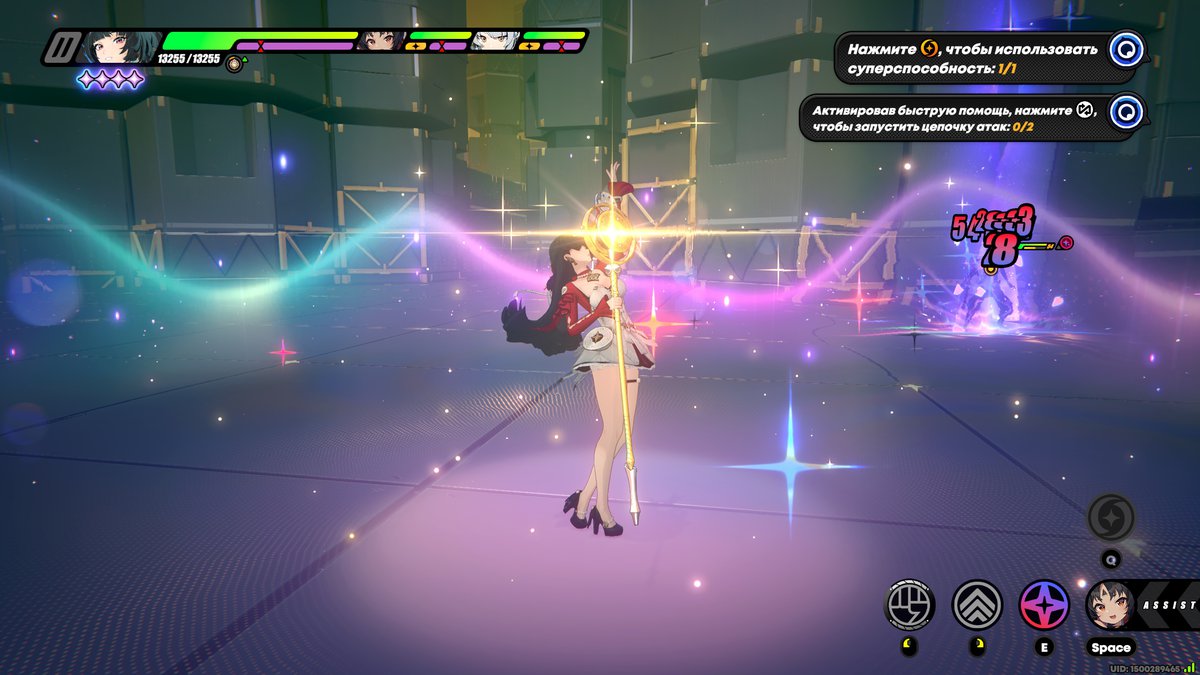Activate the ultimate ability icon

tap(1111, 517)
